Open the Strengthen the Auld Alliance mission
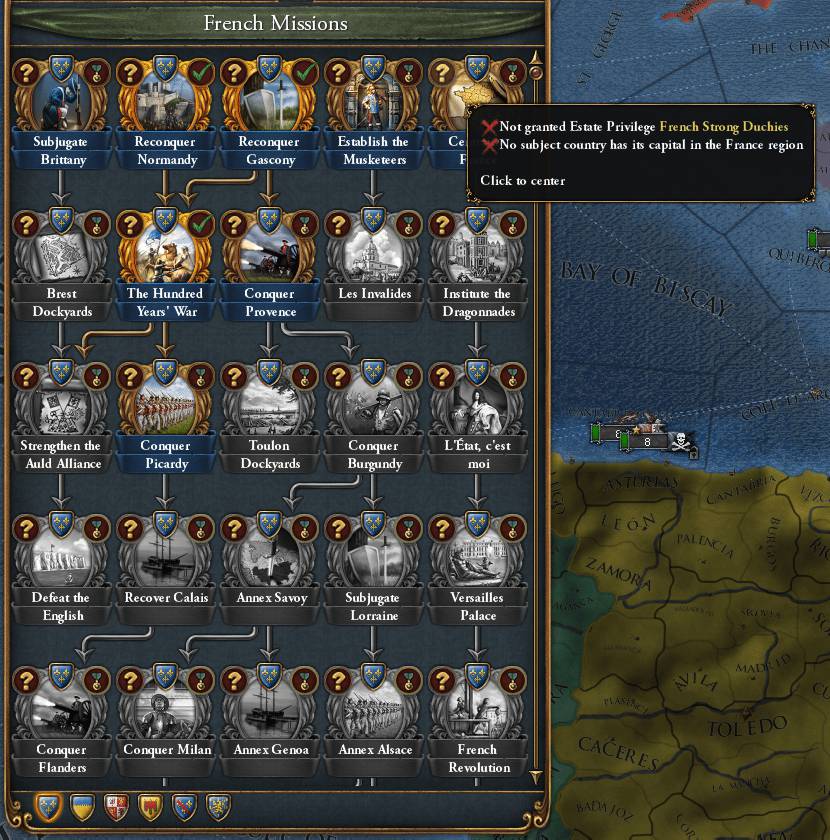 (61, 406)
